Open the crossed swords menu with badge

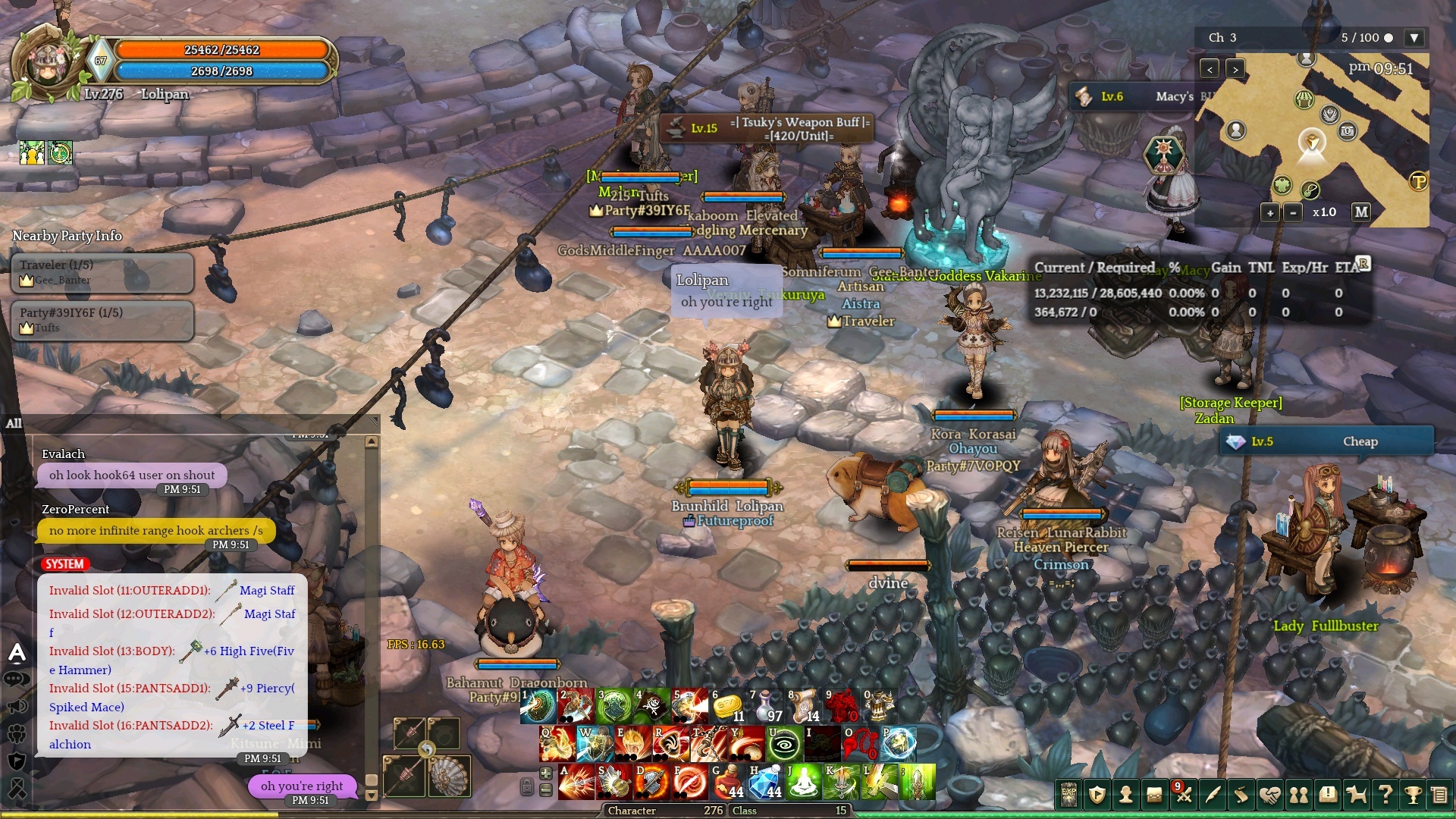tap(1184, 795)
